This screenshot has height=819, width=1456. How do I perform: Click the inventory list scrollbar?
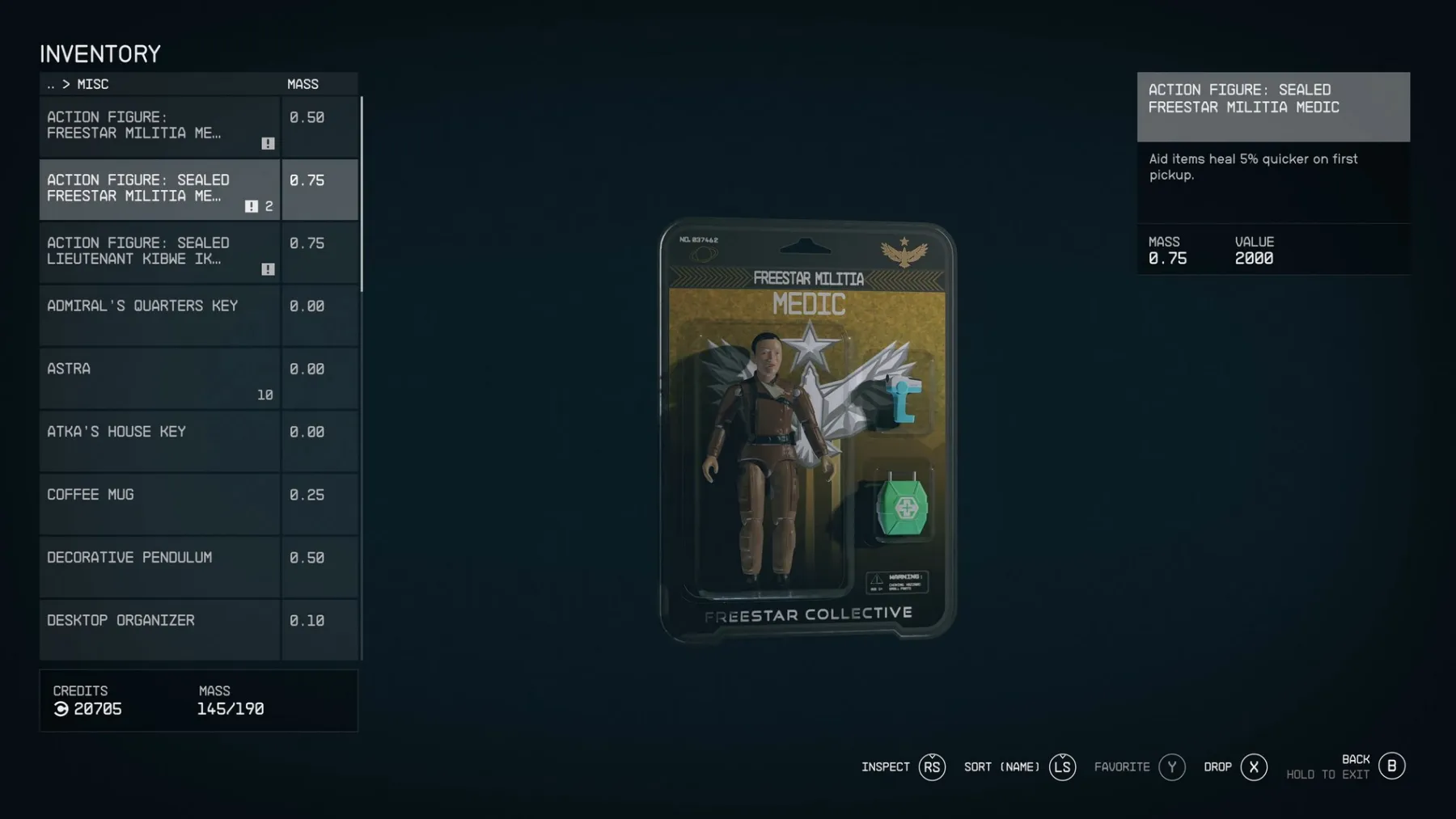(x=361, y=194)
